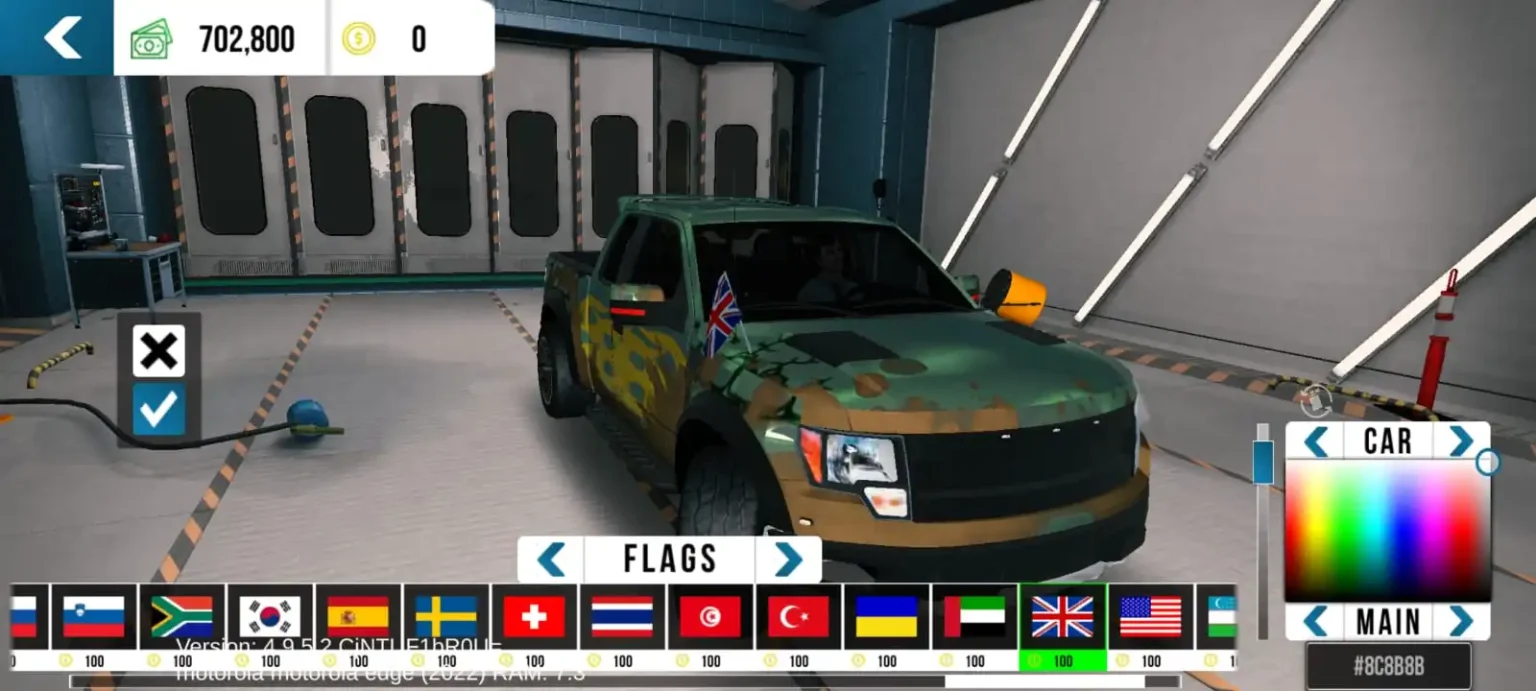Screen dimensions: 1536x691
Task: Click the right arrow beside FLAGS
Action: (x=788, y=559)
